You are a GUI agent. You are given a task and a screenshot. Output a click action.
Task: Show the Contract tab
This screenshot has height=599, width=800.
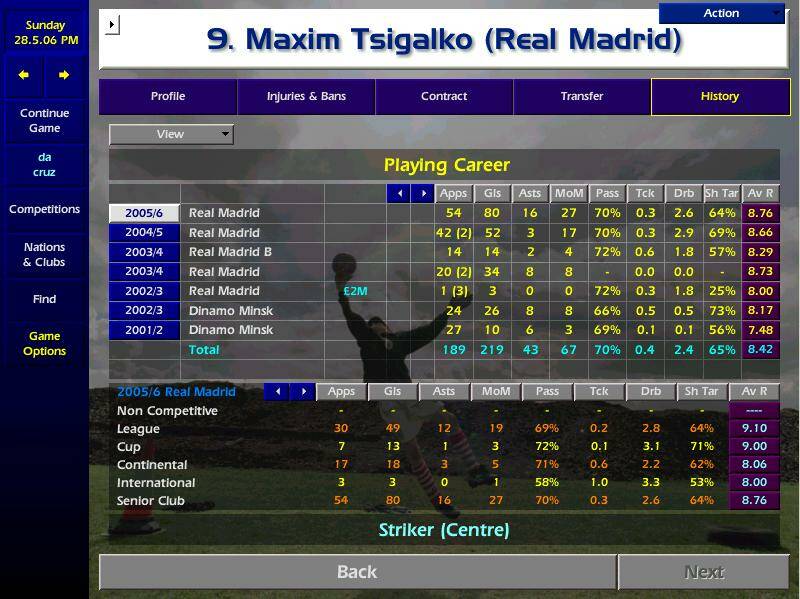(x=444, y=97)
